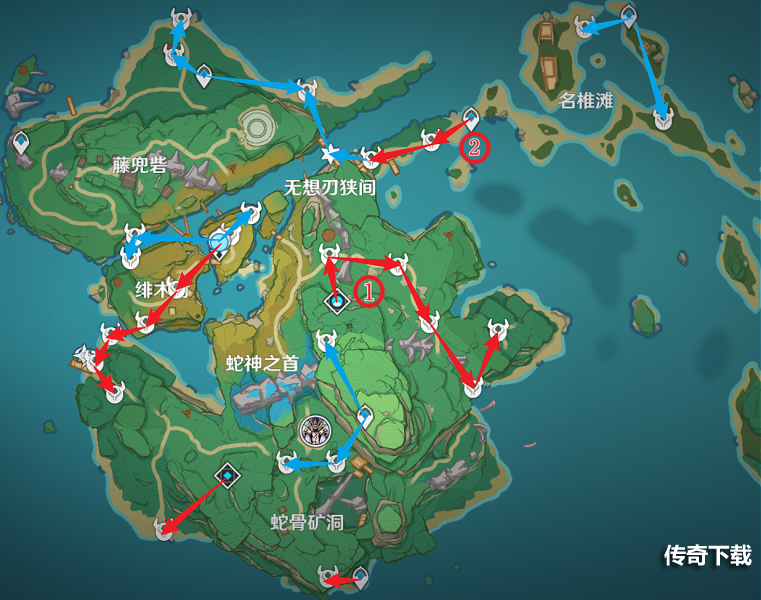The width and height of the screenshot is (761, 600).
Task: Open the diamond marker next to number 1
Action: coord(338,299)
